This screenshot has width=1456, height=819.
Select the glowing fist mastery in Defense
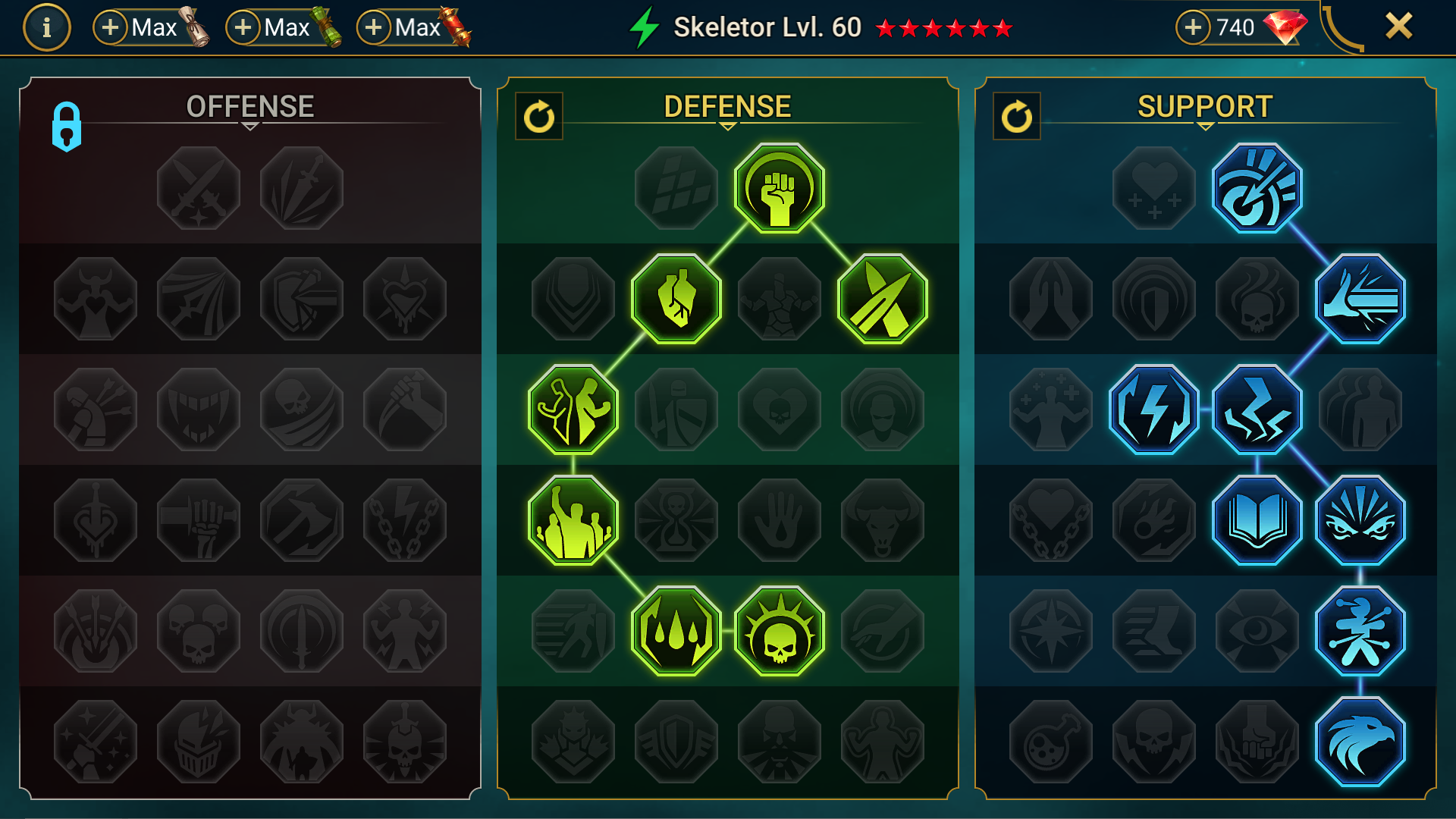[777, 188]
